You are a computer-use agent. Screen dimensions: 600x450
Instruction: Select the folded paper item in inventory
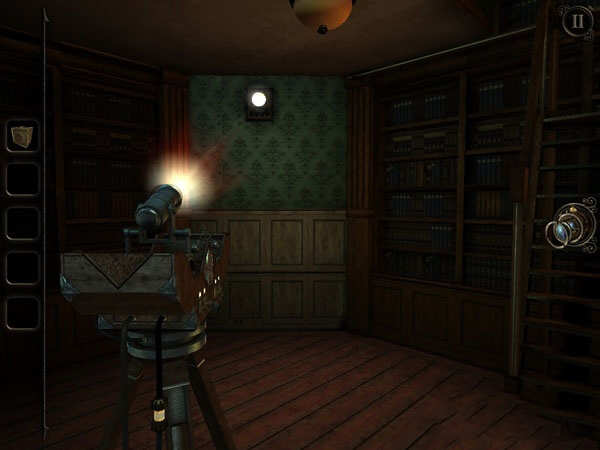[22, 136]
